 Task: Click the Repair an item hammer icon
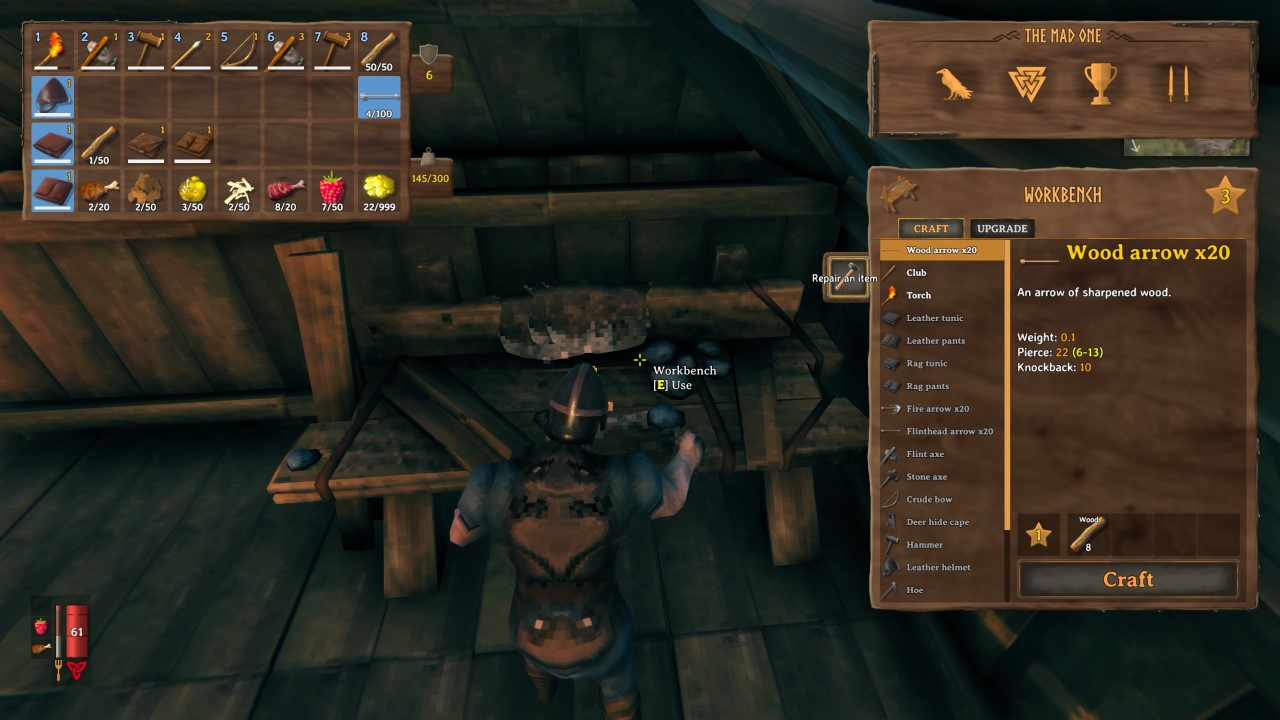coord(845,278)
